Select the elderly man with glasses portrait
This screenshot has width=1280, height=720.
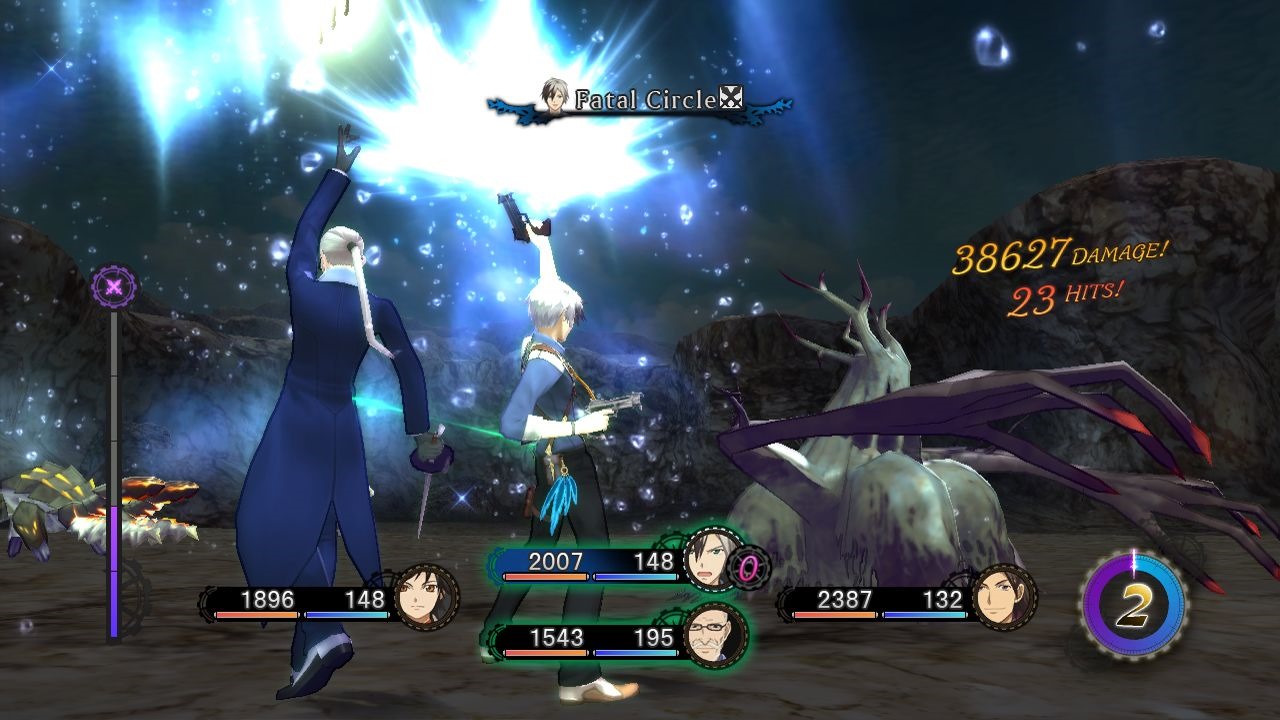[716, 636]
